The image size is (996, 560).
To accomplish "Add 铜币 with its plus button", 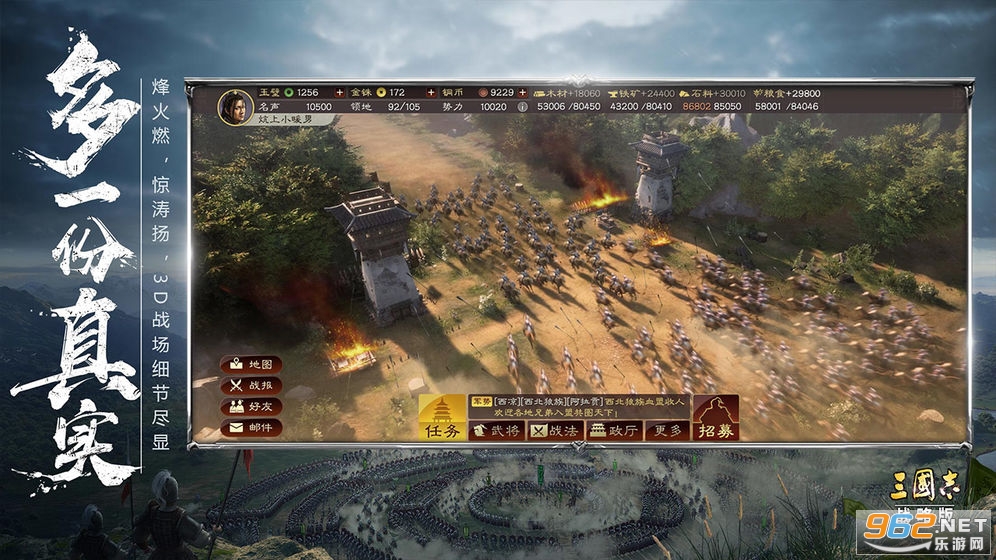I will point(522,93).
